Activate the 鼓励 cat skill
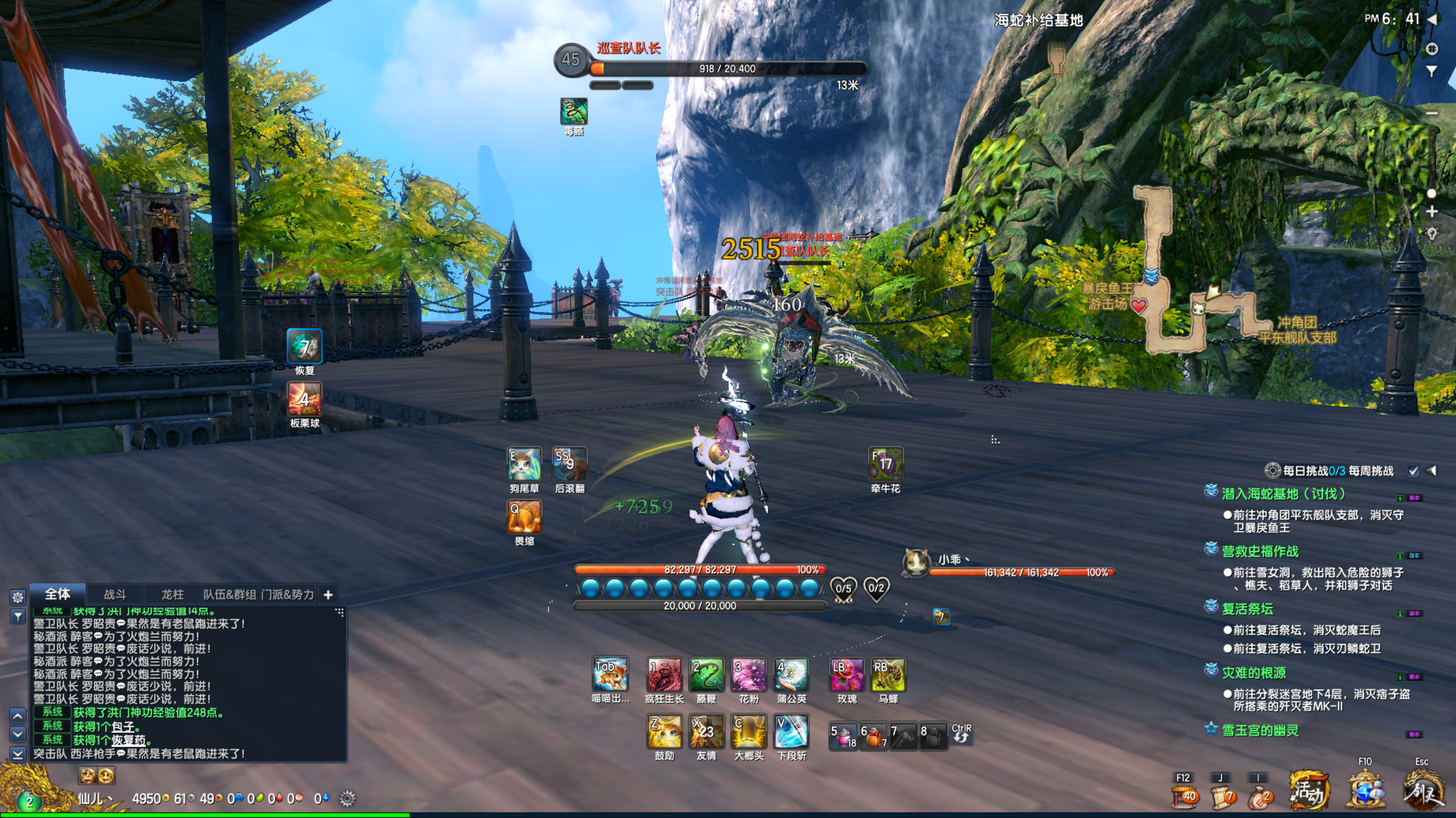 point(664,732)
